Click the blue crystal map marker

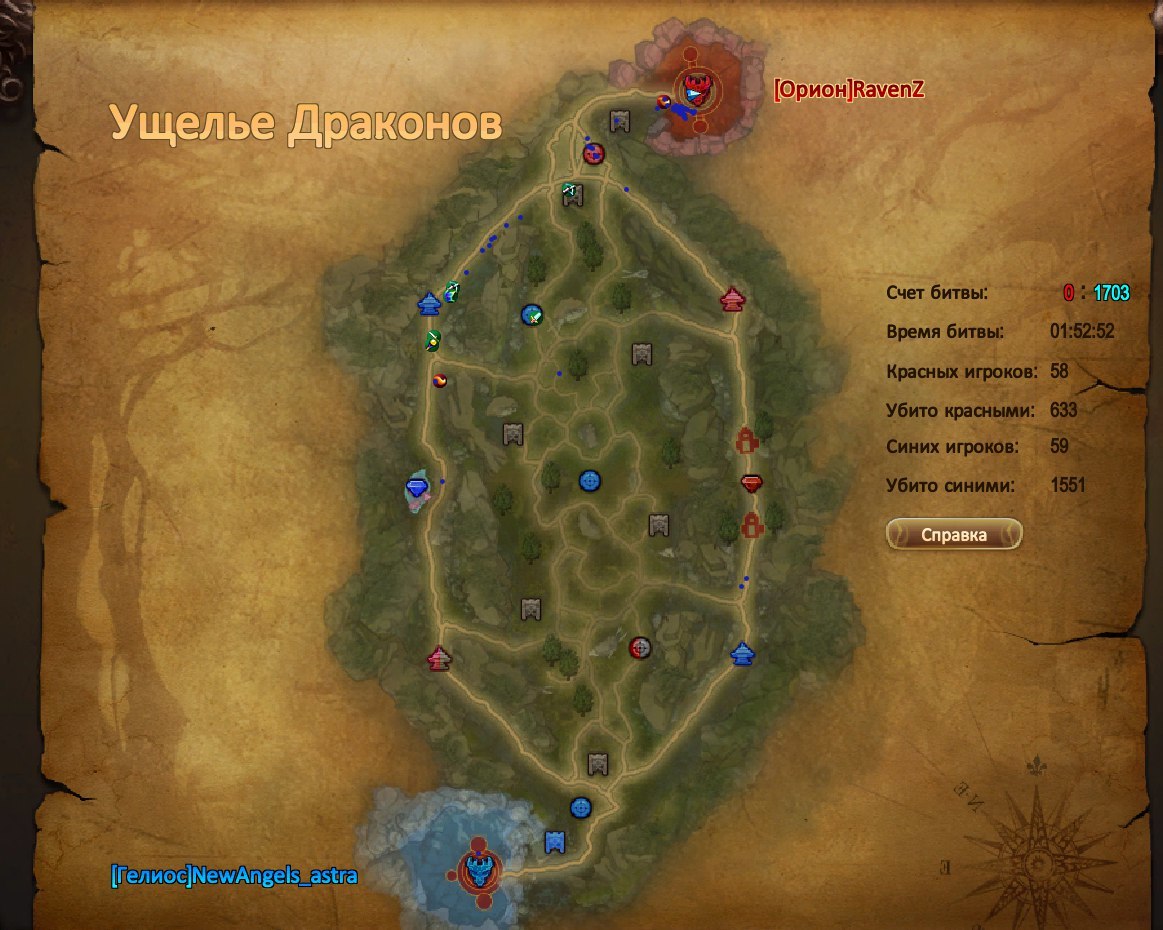point(417,487)
